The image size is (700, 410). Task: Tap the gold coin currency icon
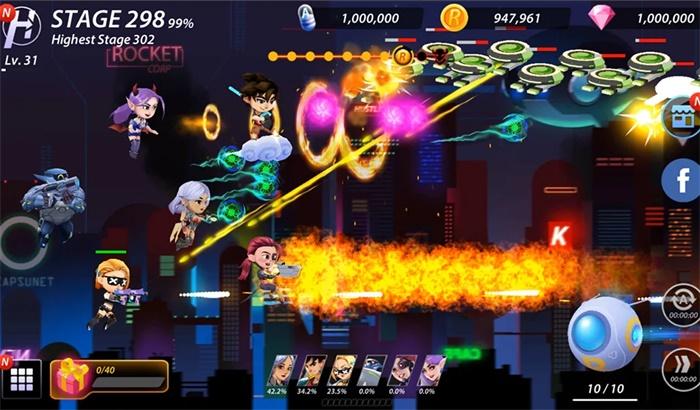pos(453,17)
